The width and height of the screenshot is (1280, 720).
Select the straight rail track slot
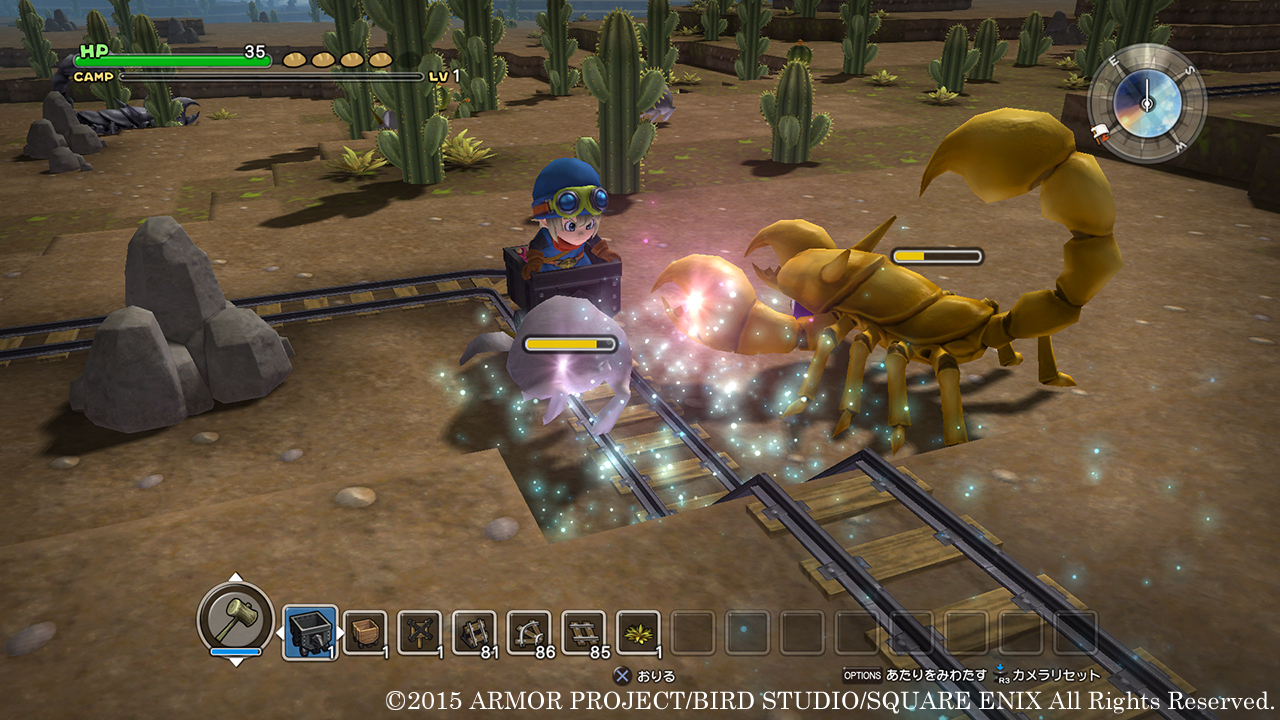point(583,632)
